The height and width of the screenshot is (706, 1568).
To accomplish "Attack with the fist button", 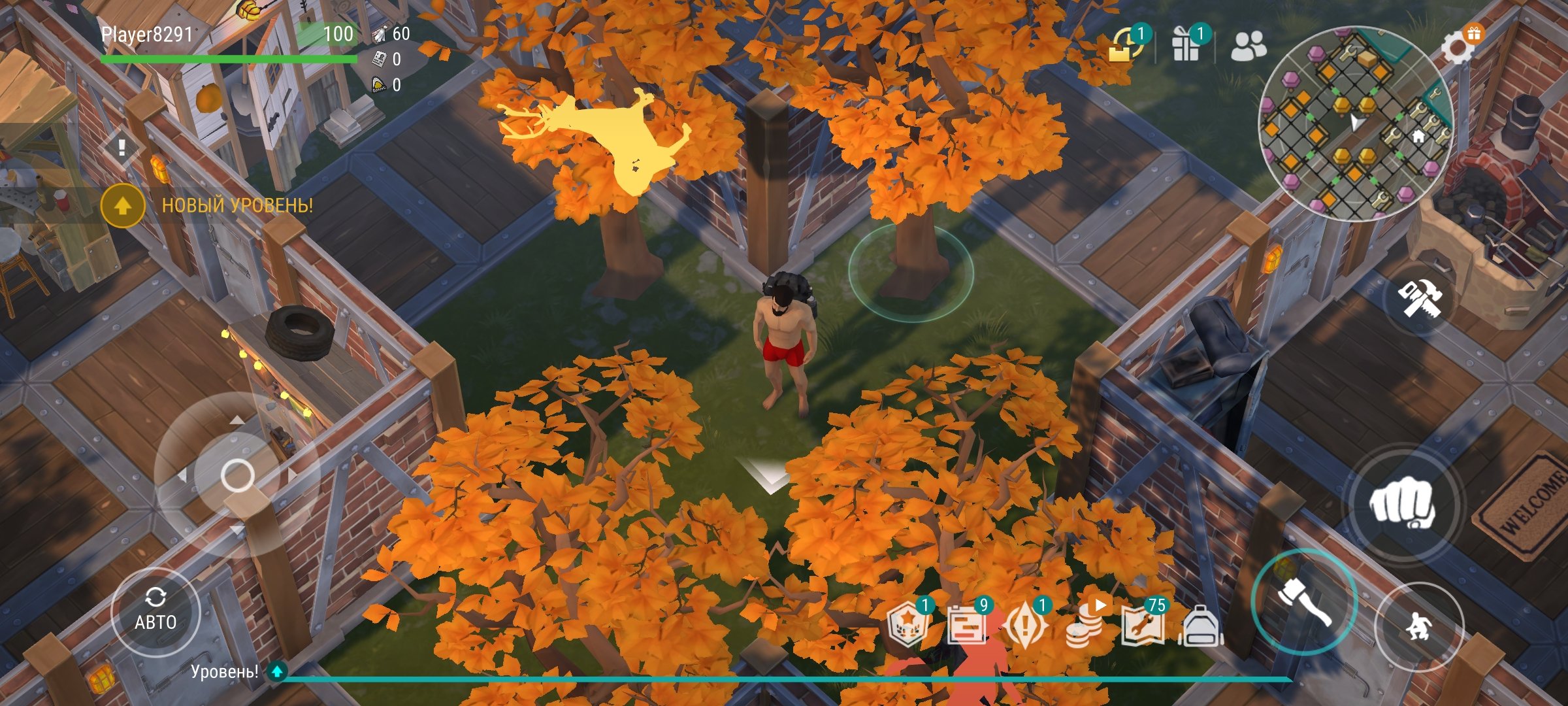I will [x=1403, y=504].
